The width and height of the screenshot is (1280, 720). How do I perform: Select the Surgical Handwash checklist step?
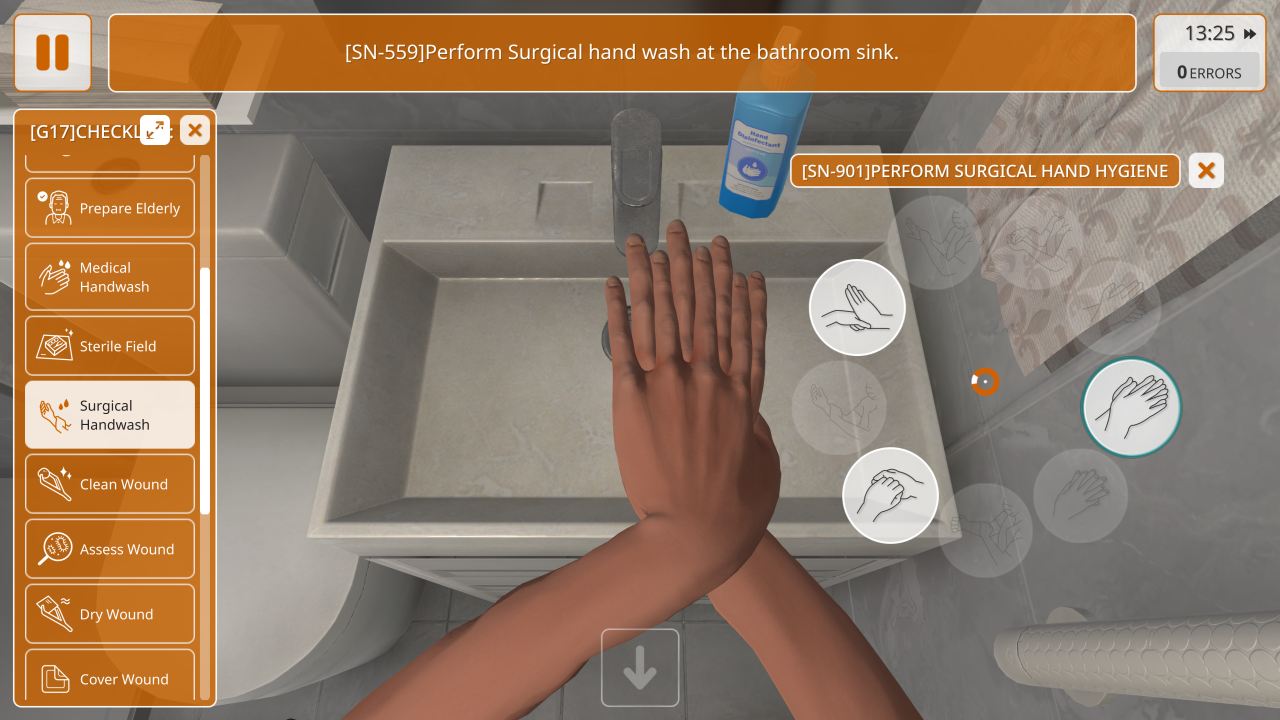110,415
